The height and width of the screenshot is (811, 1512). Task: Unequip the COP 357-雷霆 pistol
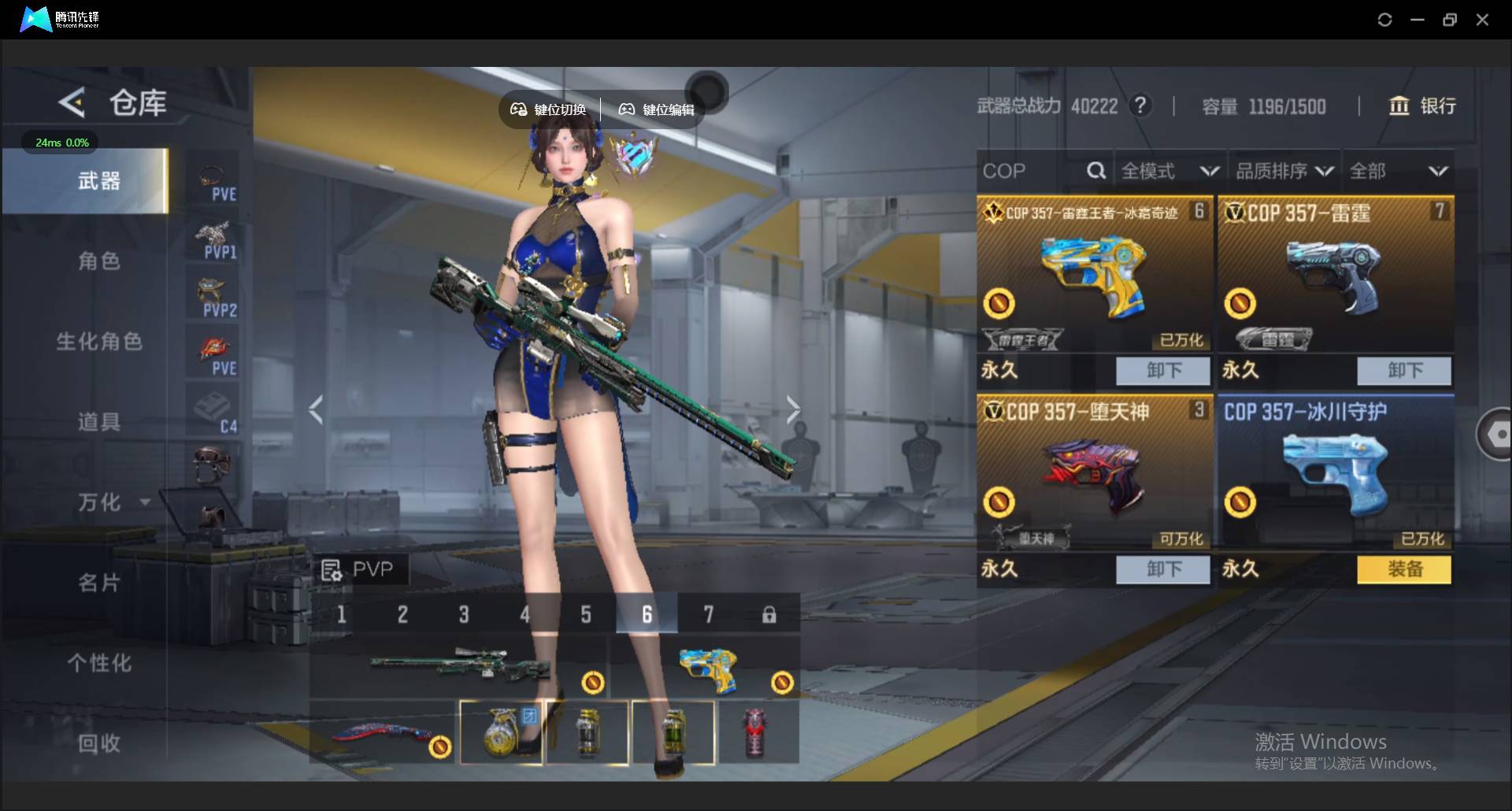click(1404, 371)
